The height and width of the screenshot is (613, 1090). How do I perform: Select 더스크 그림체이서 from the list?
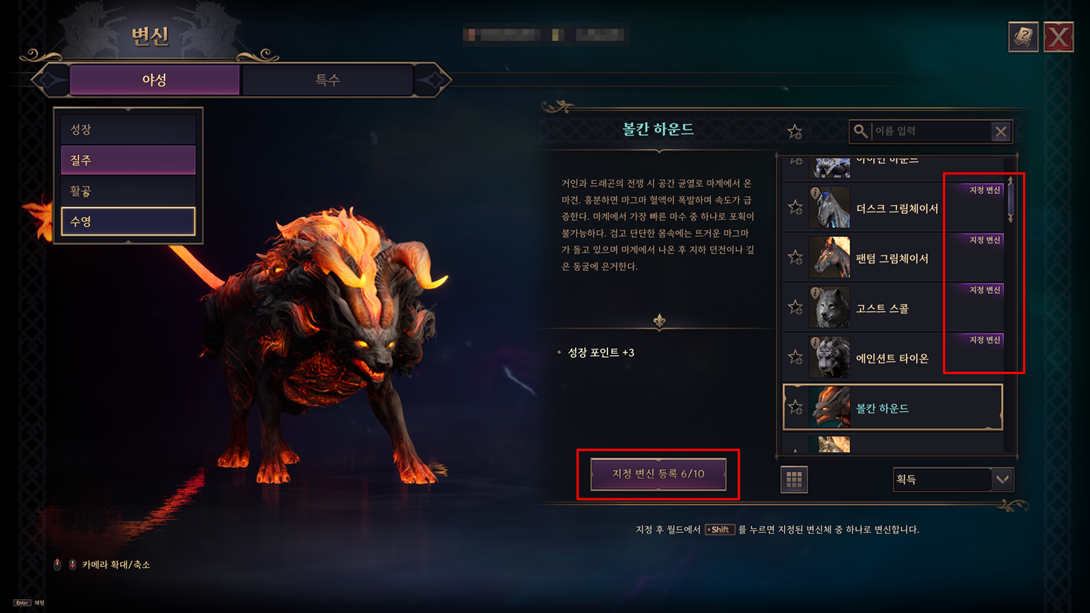click(897, 209)
